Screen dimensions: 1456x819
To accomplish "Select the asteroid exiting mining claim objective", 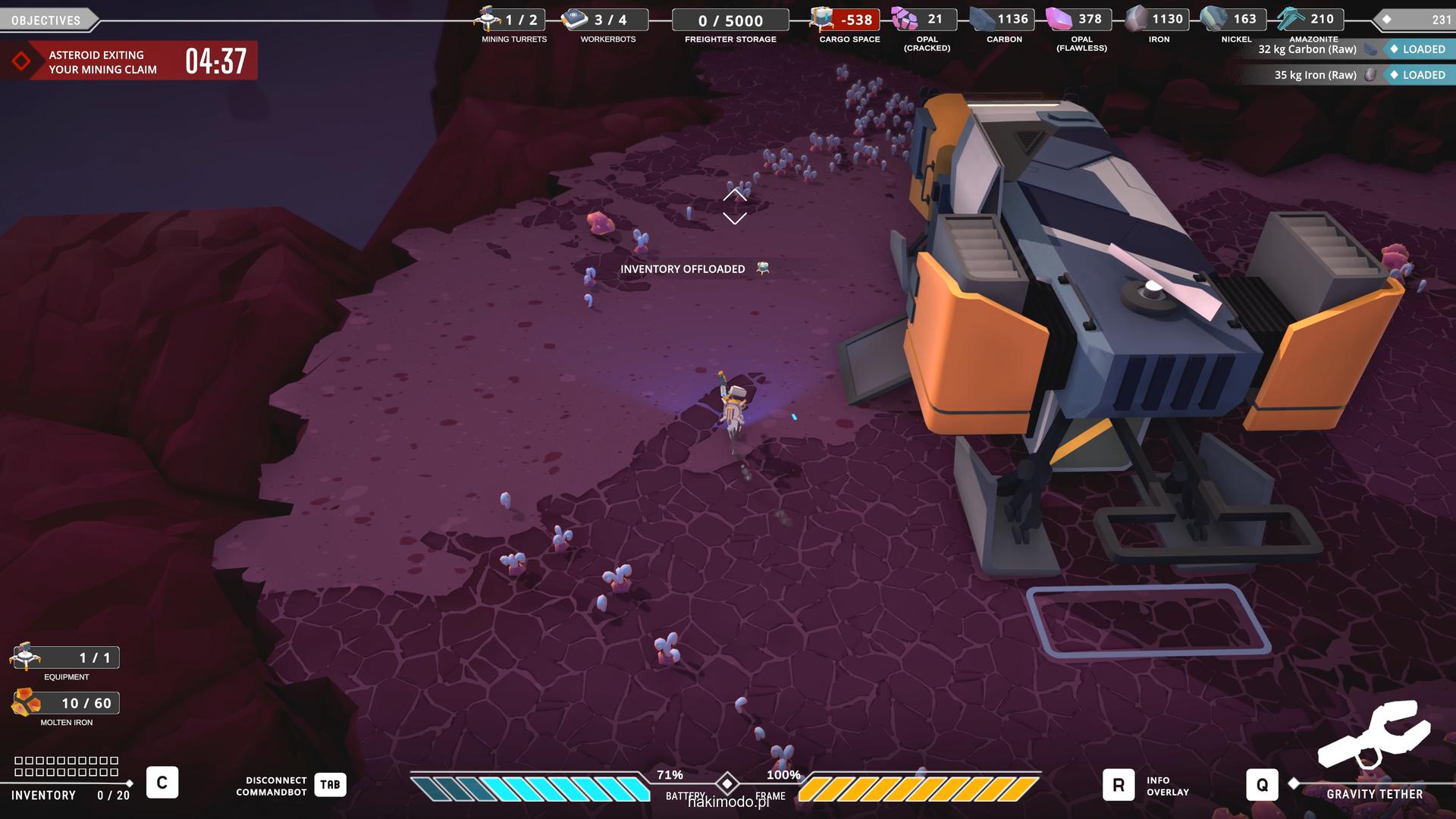I will (129, 61).
